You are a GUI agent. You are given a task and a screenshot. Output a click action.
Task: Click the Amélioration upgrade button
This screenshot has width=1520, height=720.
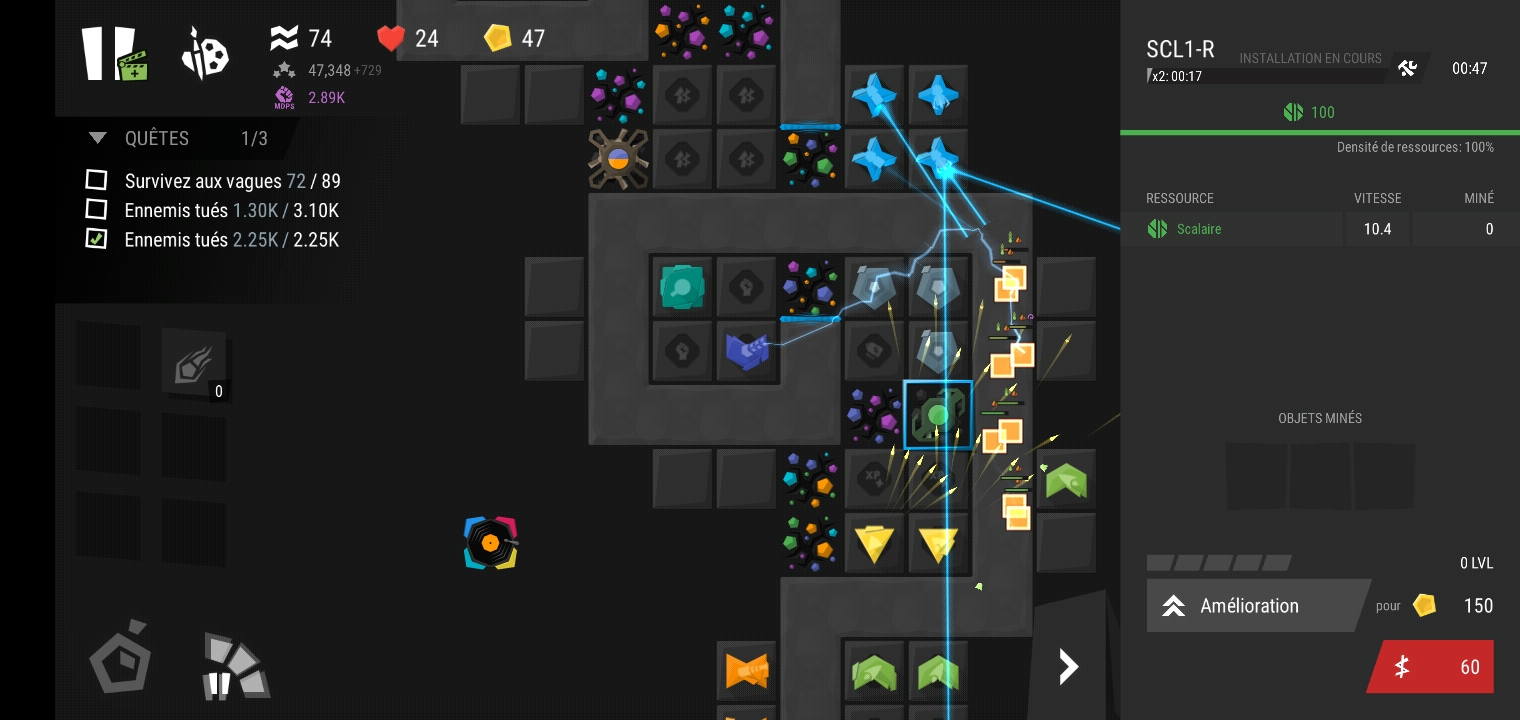point(1256,605)
